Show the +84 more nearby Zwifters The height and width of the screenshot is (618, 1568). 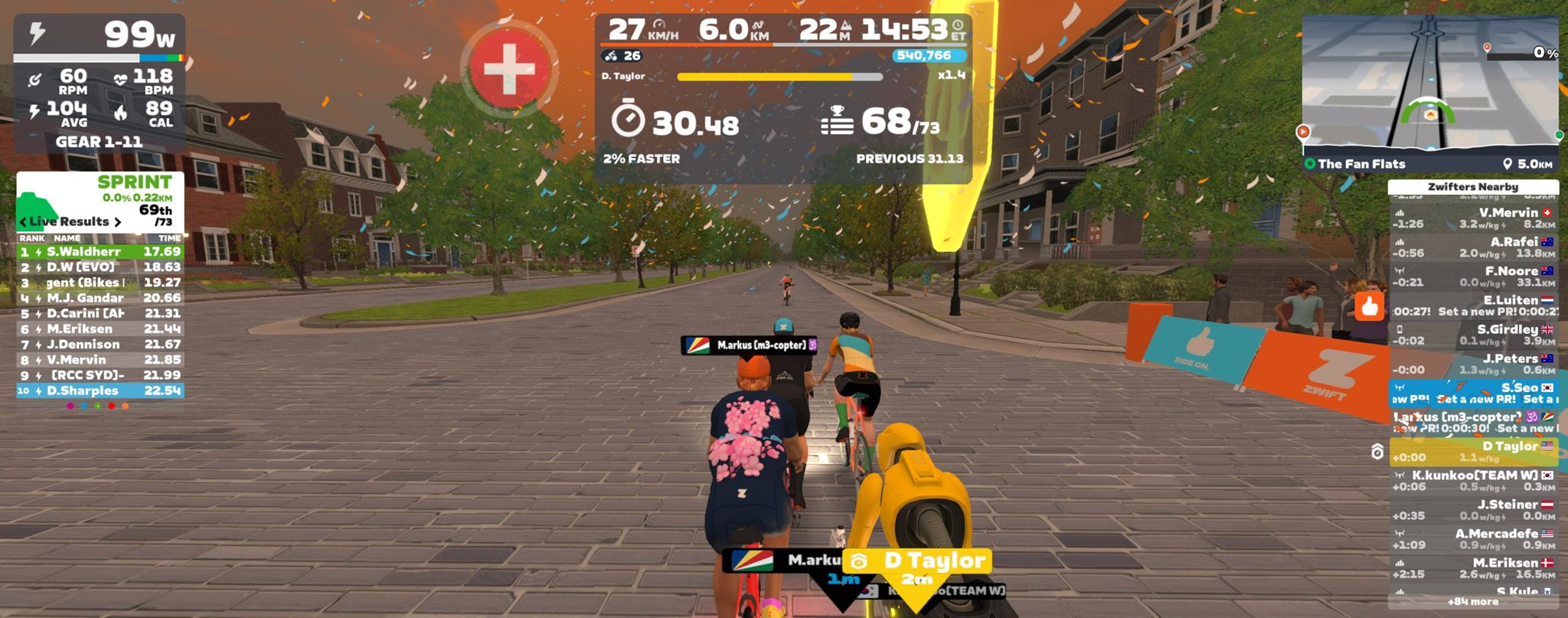(1472, 602)
